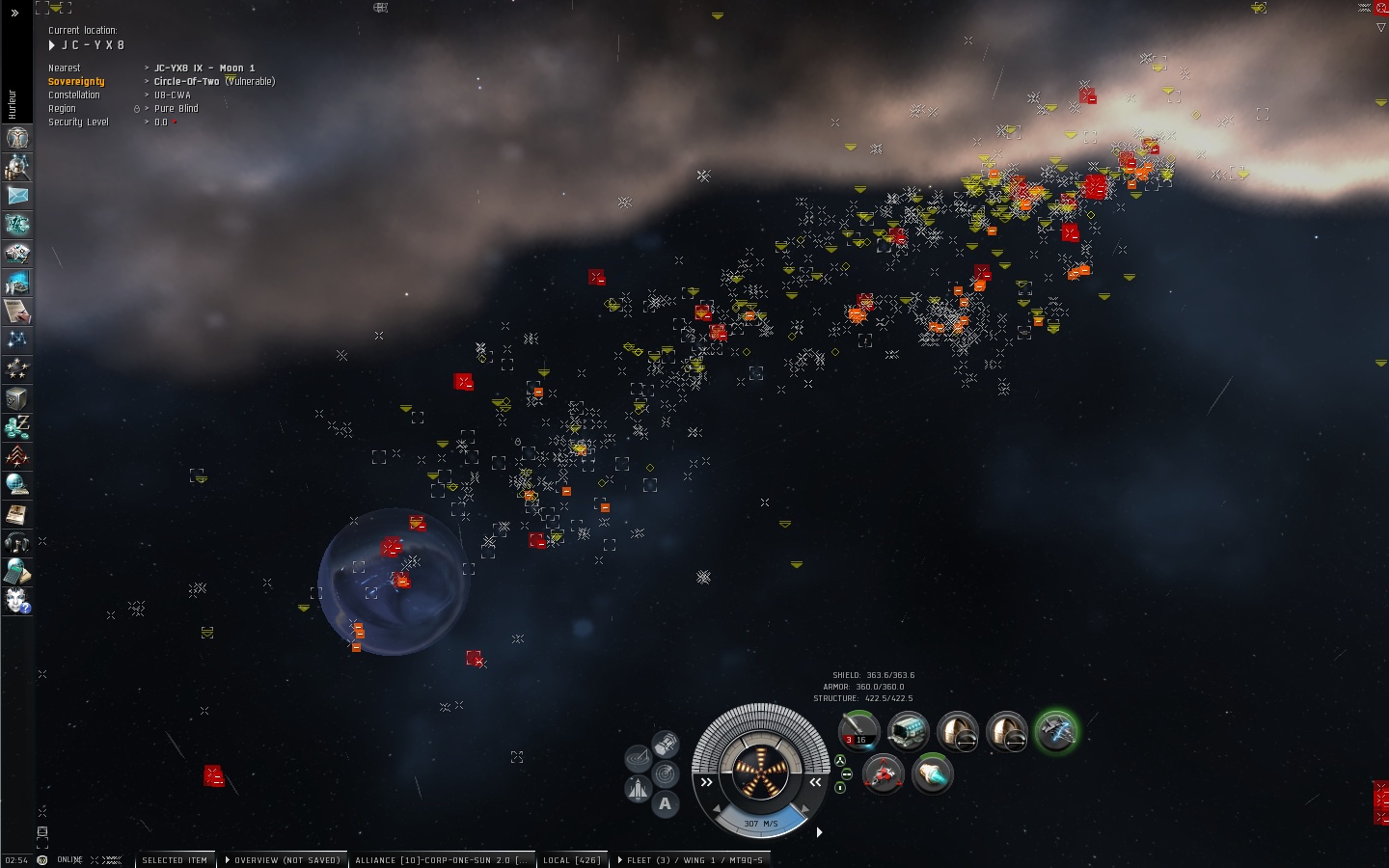Open the help portrait with question mark
The width and height of the screenshot is (1389, 868).
[x=17, y=601]
